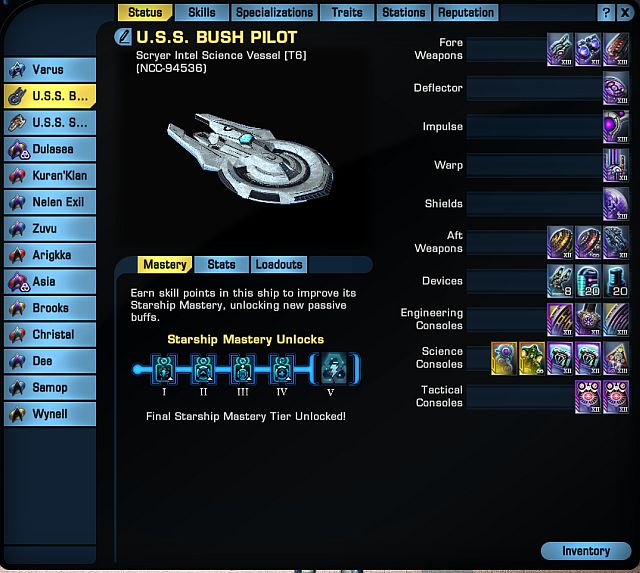Open the Loadouts tab
The width and height of the screenshot is (640, 573).
coord(278,265)
